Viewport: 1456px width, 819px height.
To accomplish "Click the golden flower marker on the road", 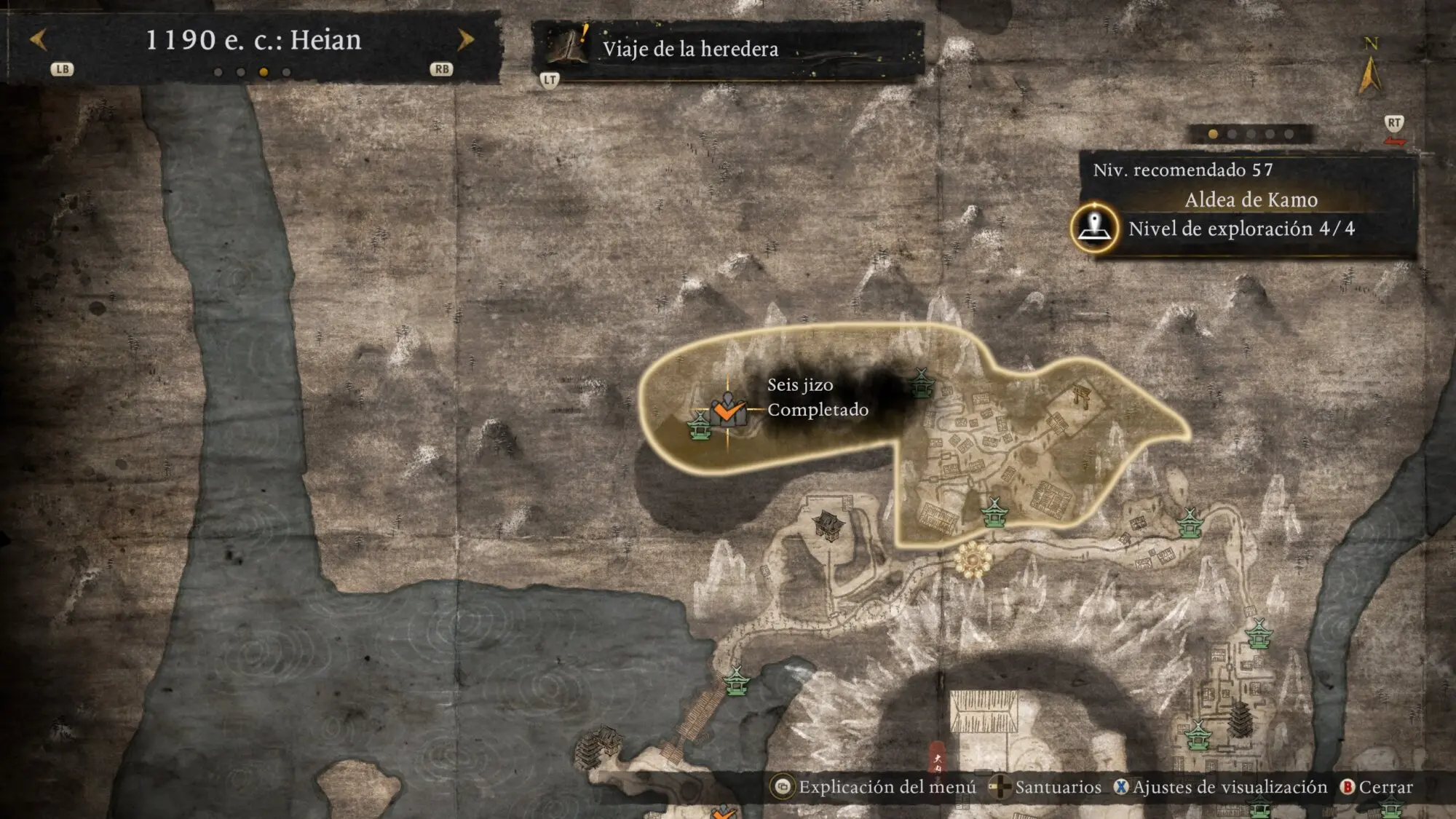I will tap(973, 560).
